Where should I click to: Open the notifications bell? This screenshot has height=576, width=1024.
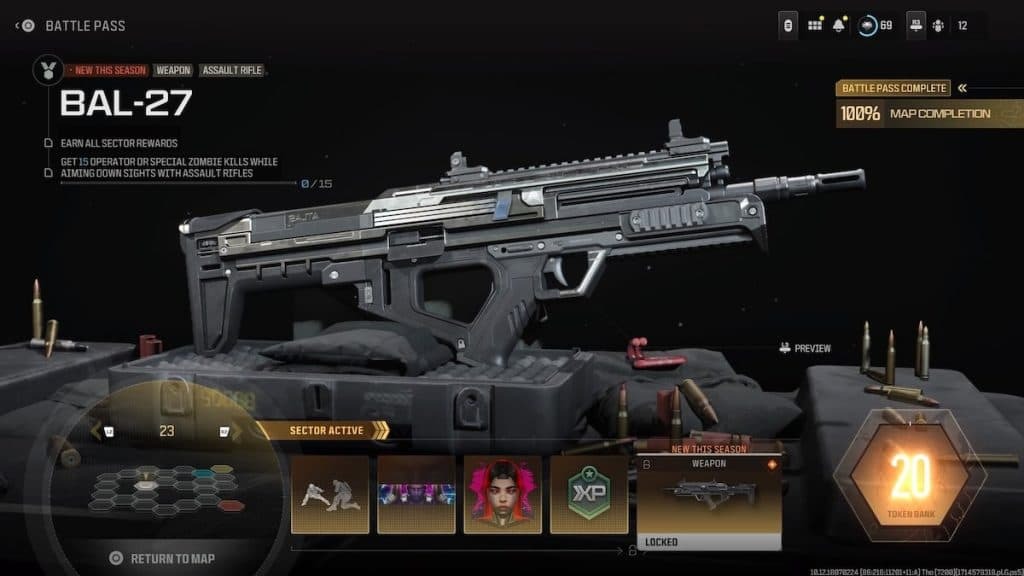(840, 25)
